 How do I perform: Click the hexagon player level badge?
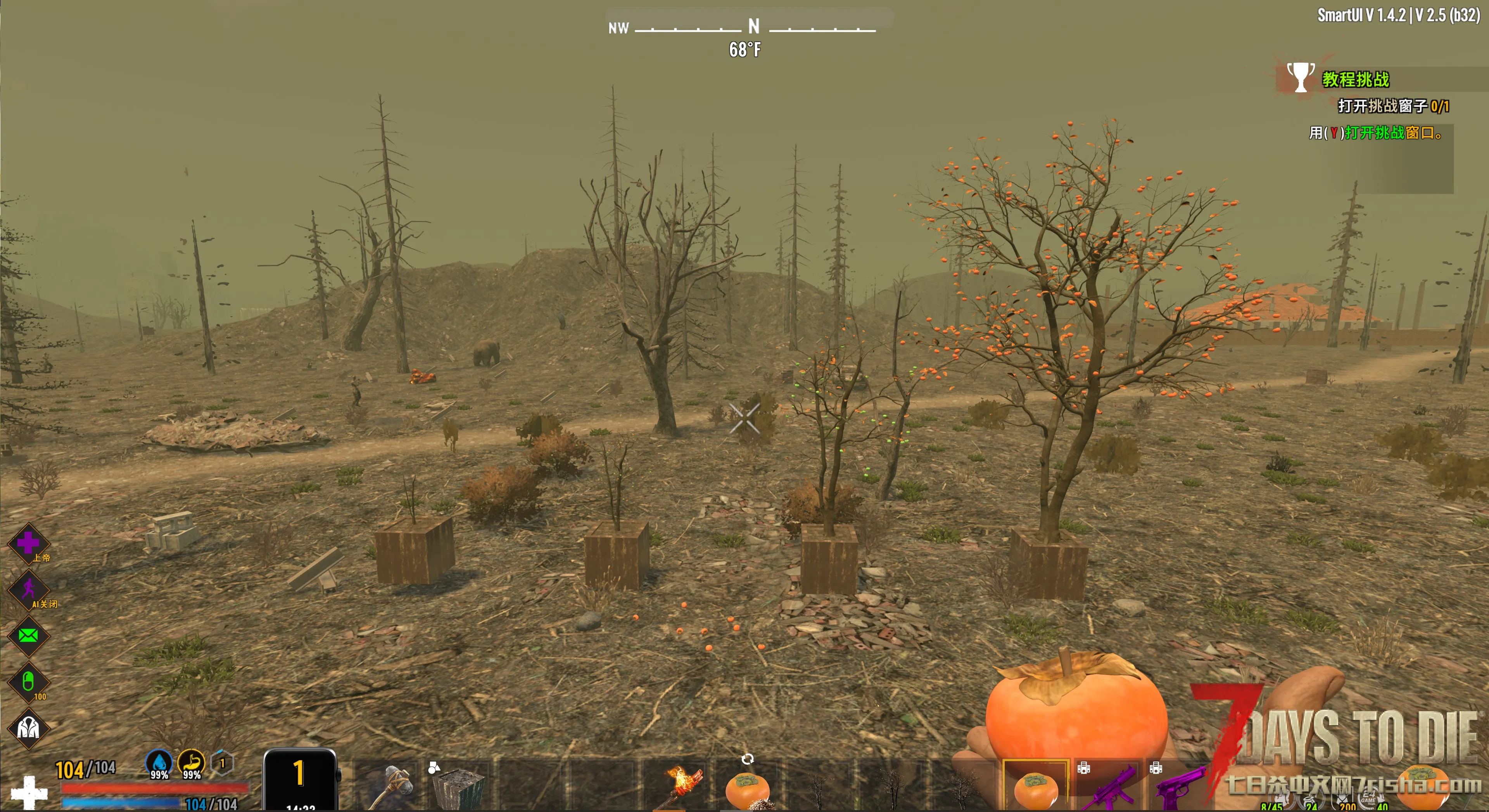click(x=222, y=764)
